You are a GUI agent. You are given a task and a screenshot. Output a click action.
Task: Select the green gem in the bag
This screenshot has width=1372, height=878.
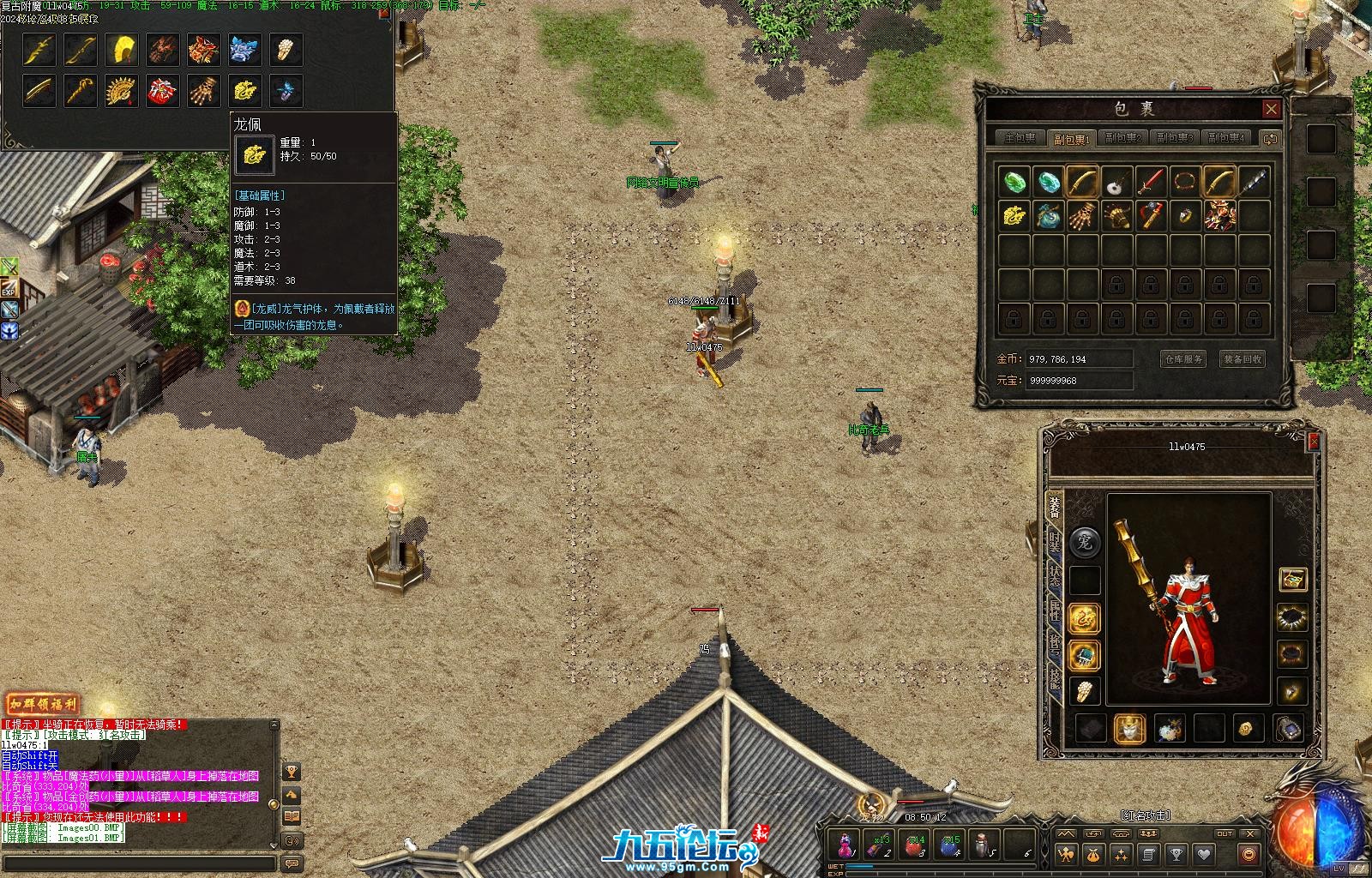[1014, 182]
